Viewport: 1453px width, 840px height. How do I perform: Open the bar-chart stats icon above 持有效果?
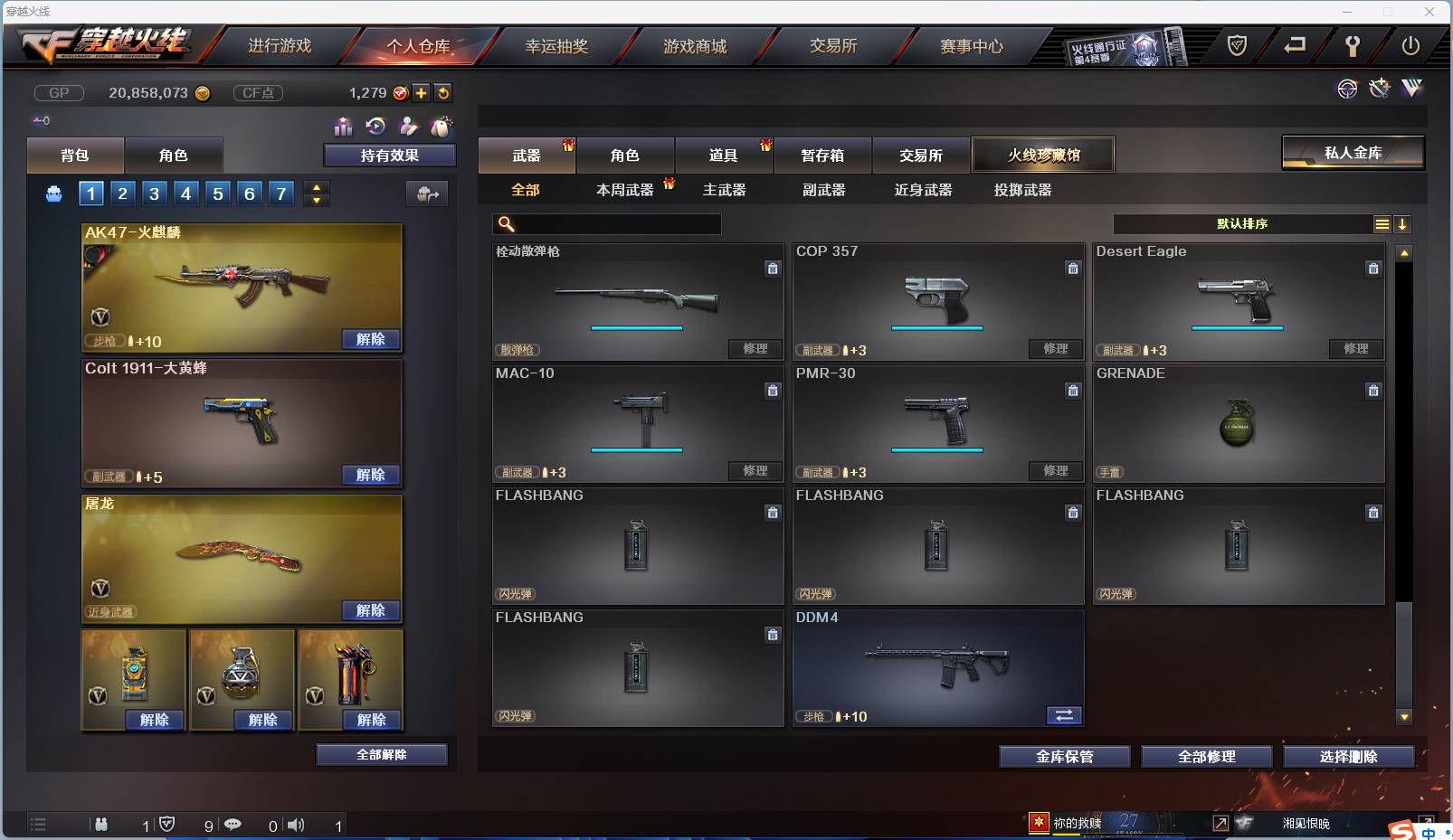pos(343,127)
